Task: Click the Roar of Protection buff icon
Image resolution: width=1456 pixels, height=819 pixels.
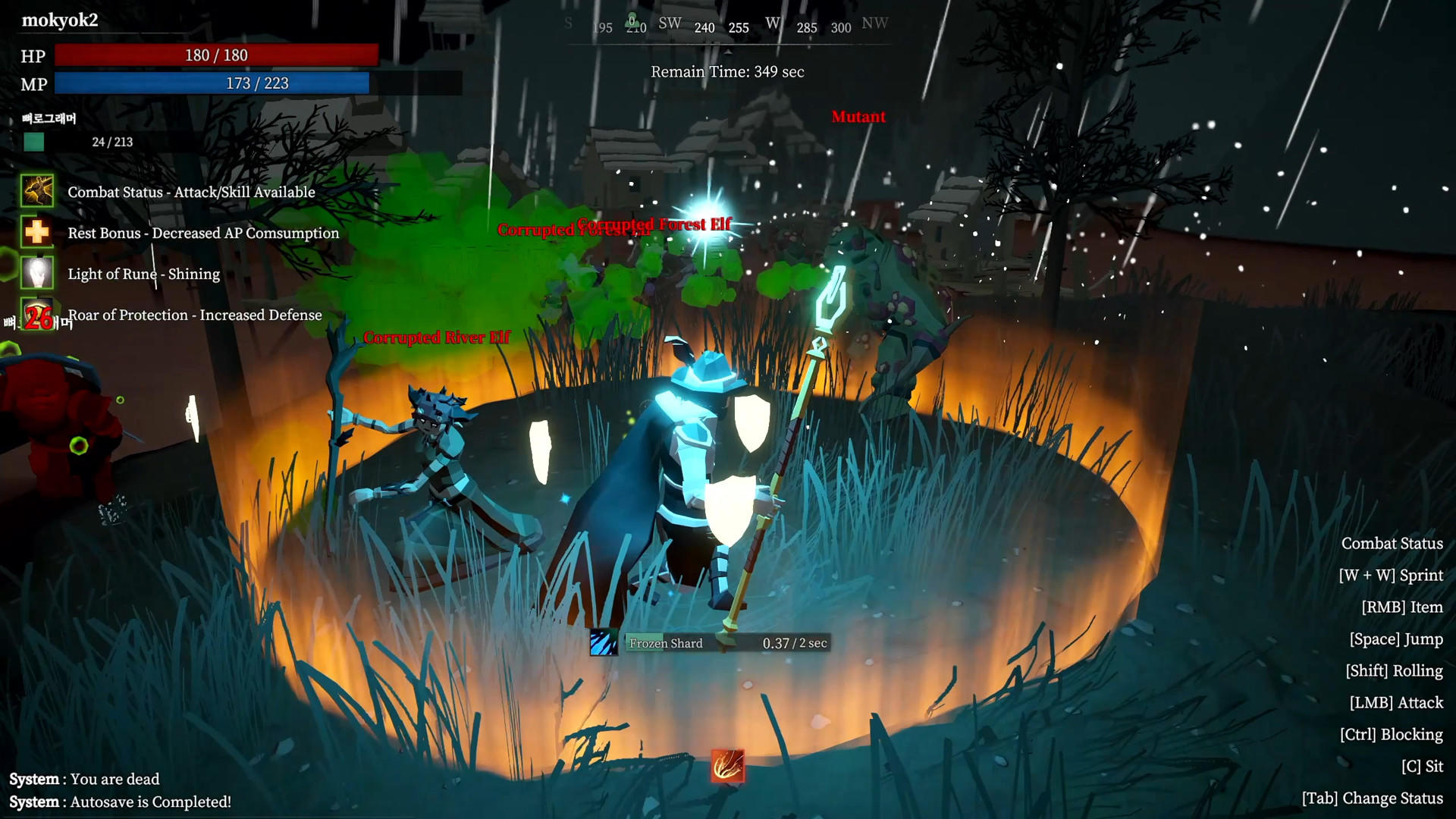Action: pos(37,315)
